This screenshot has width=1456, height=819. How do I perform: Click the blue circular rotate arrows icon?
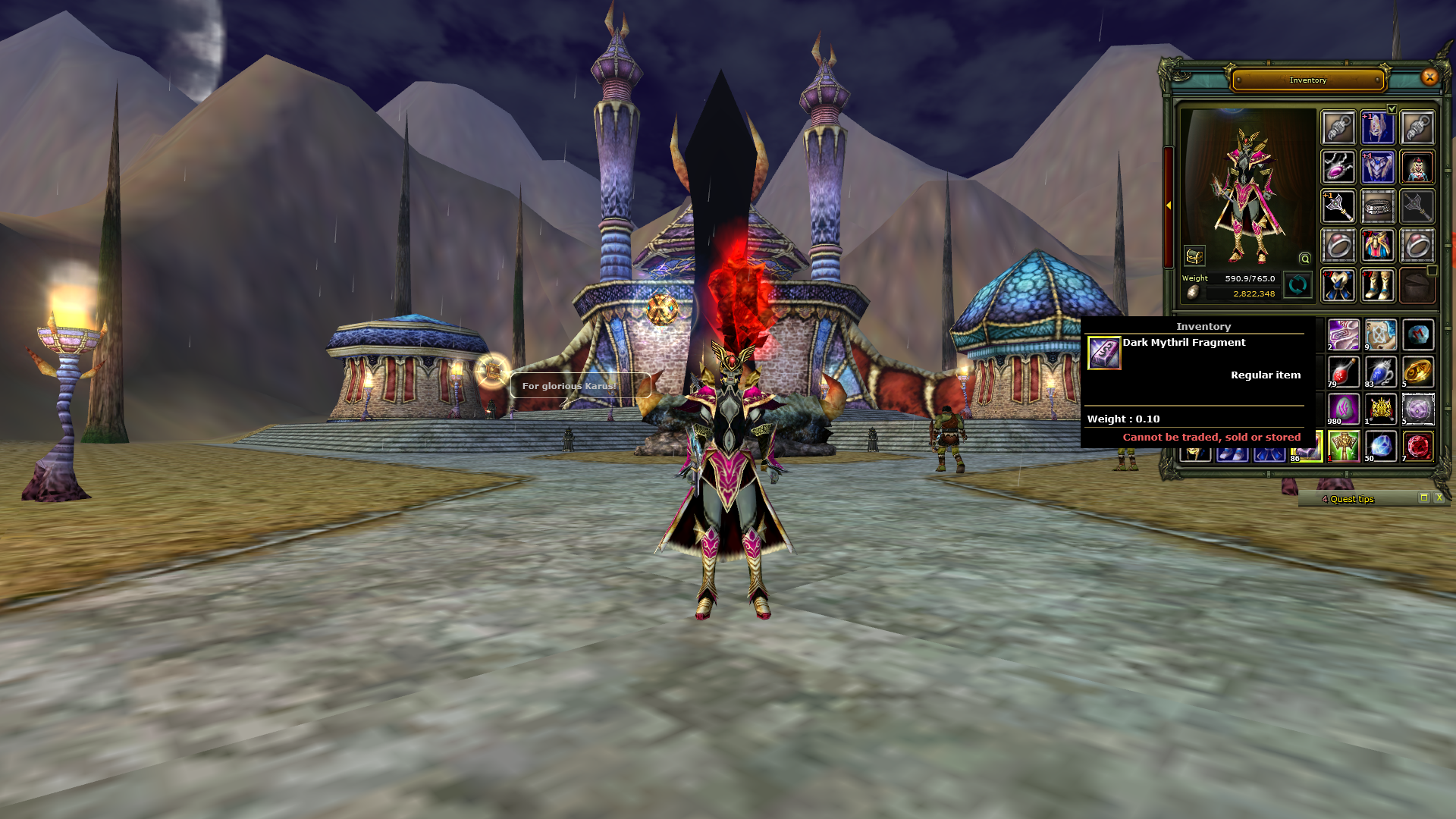click(1298, 285)
